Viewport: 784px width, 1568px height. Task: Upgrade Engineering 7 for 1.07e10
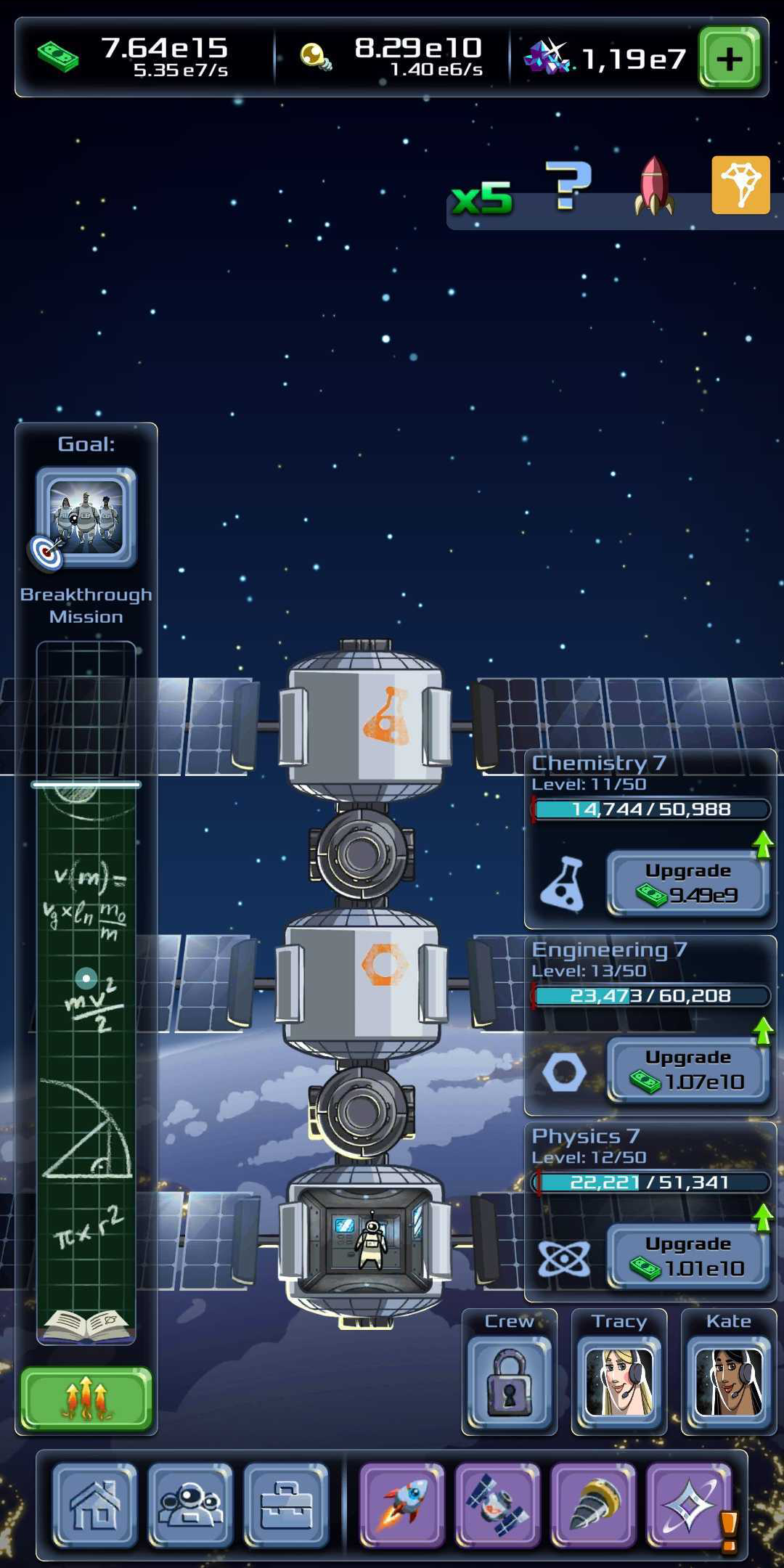[x=687, y=1070]
